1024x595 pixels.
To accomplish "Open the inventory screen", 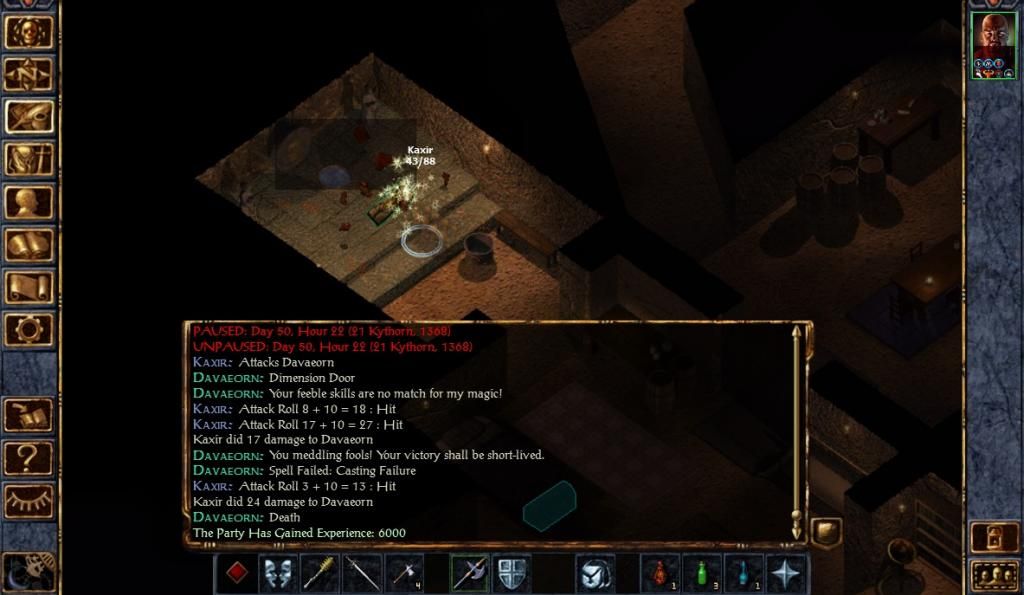I will (x=29, y=159).
